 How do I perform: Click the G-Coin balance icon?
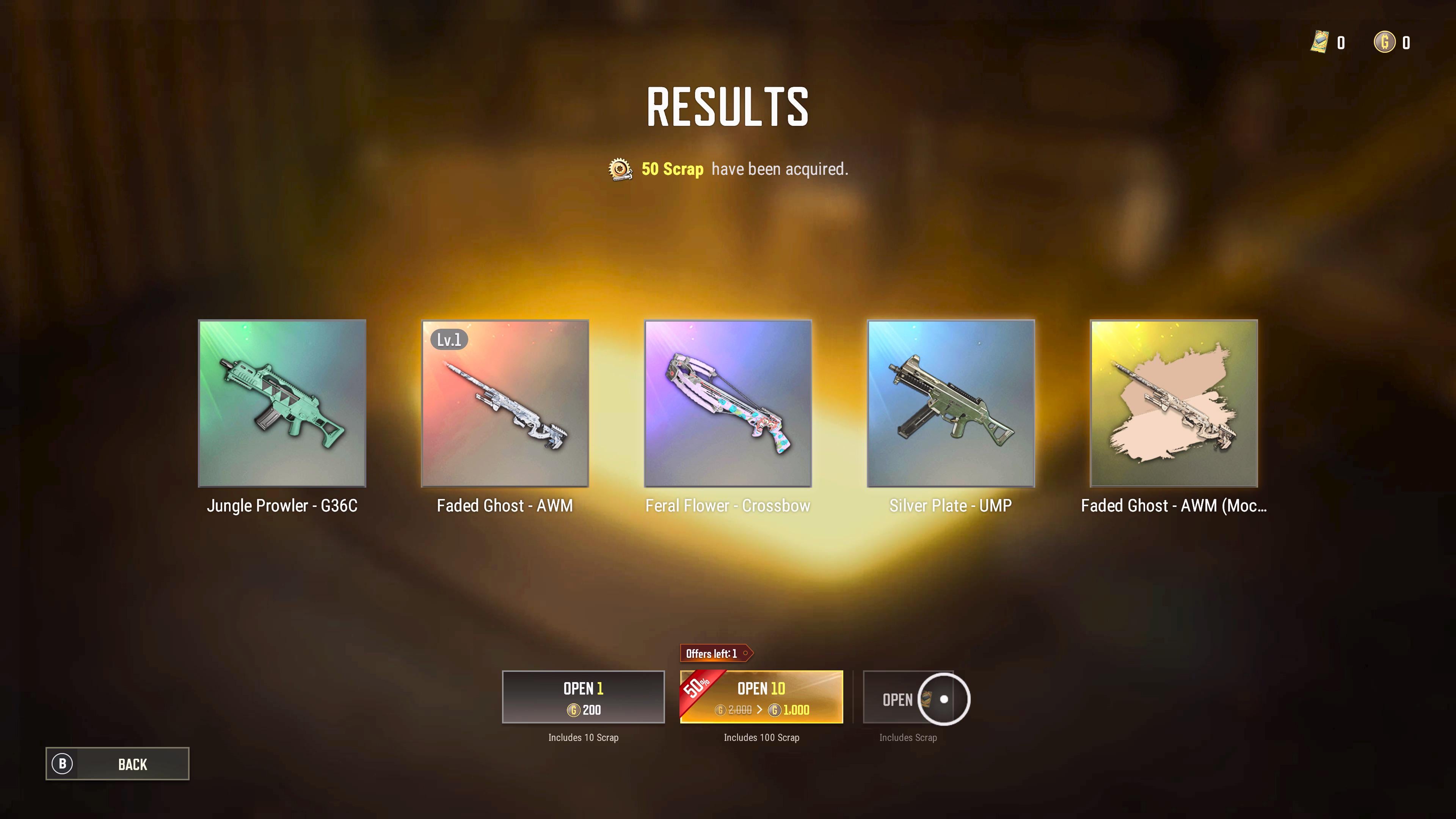[x=1385, y=42]
